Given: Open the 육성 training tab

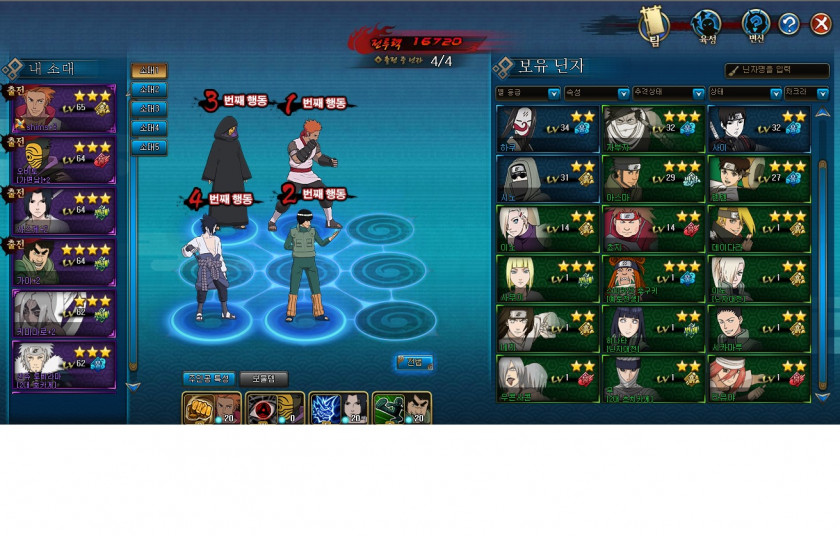Looking at the screenshot, I should click(x=707, y=25).
